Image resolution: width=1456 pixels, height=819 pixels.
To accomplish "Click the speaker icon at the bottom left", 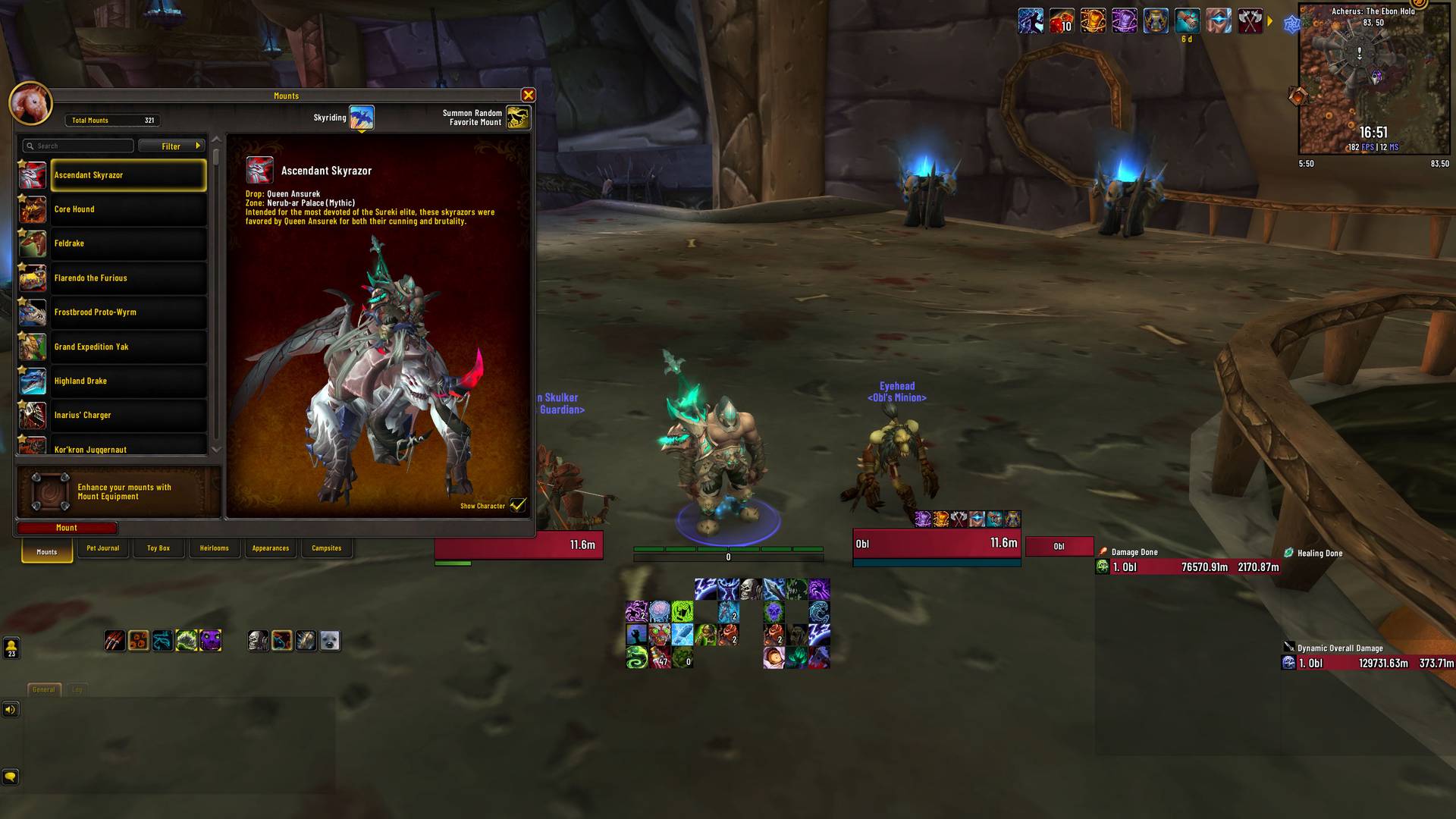I will point(10,710).
